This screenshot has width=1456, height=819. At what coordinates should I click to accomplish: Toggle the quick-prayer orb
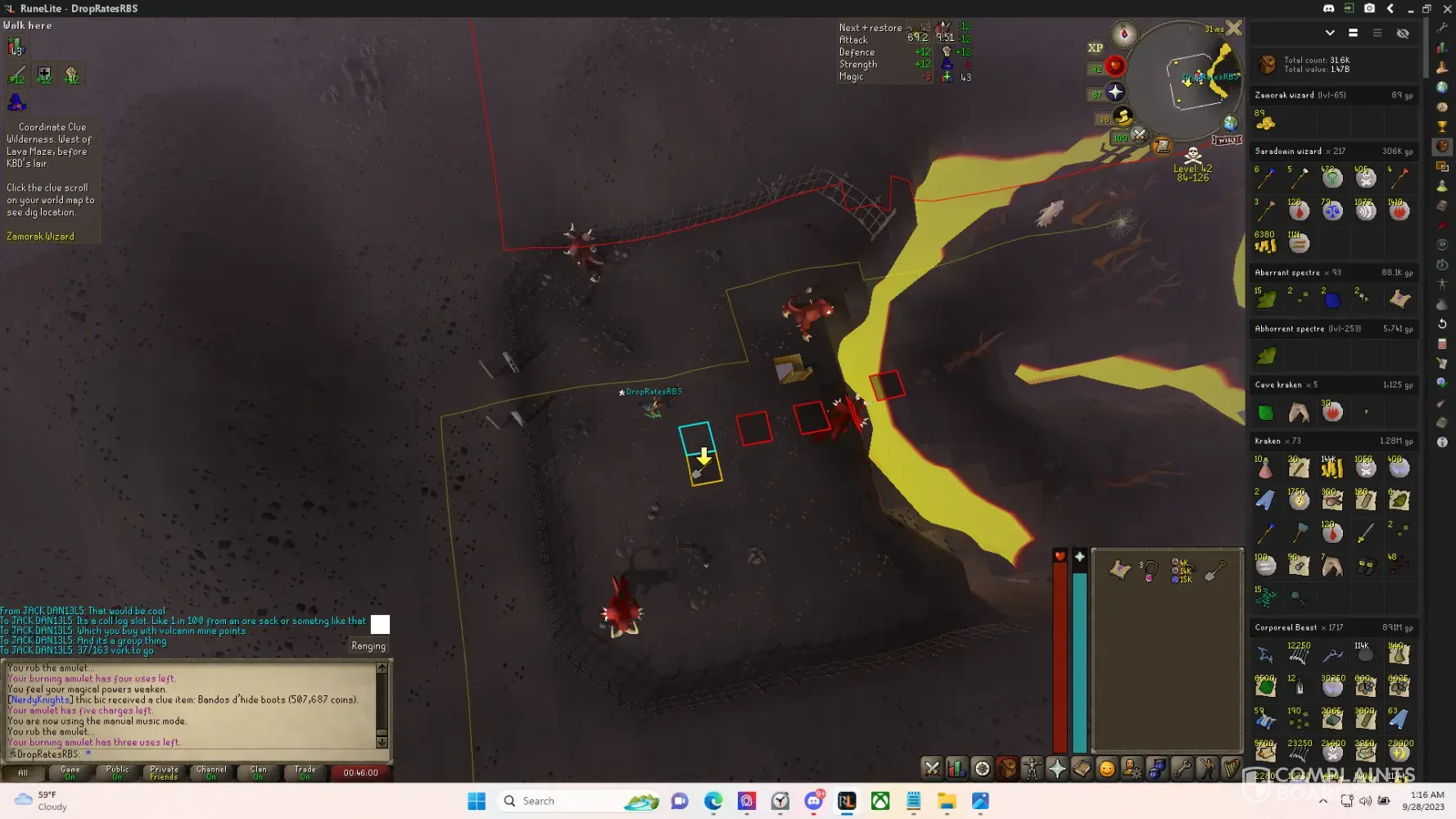tap(1115, 92)
